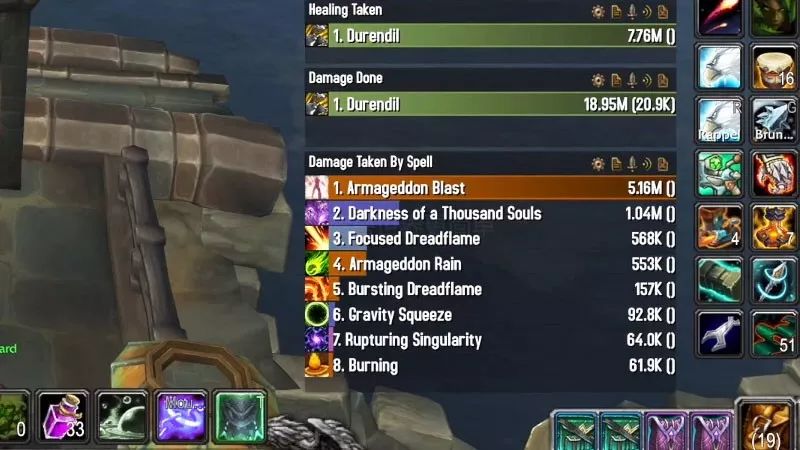Activate the drum item with 16 charges
Image resolution: width=800 pixels, height=450 pixels.
coord(774,66)
